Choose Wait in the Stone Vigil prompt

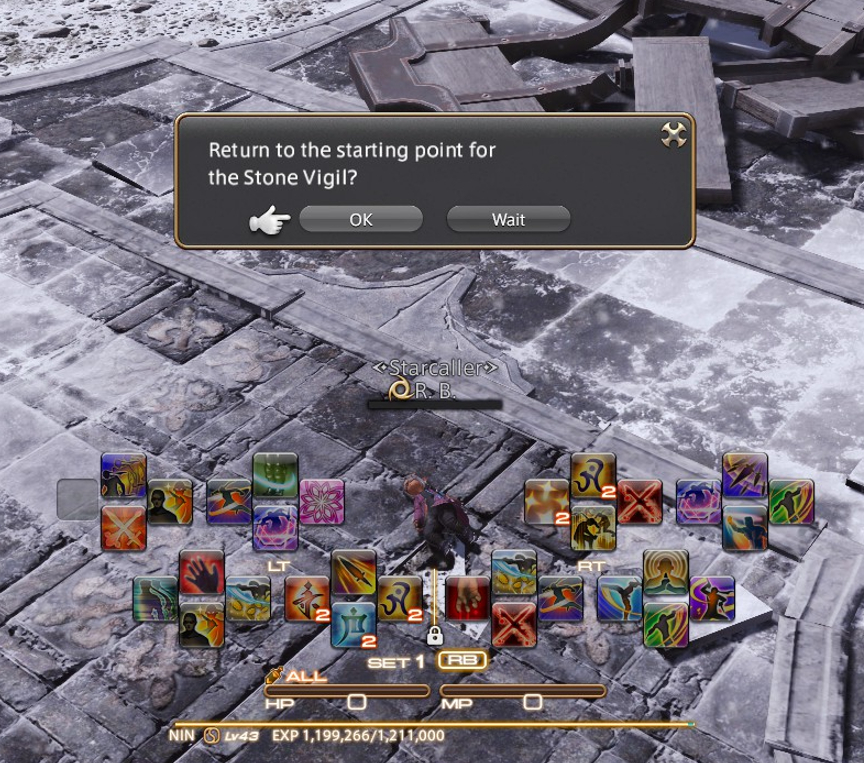[x=508, y=220]
